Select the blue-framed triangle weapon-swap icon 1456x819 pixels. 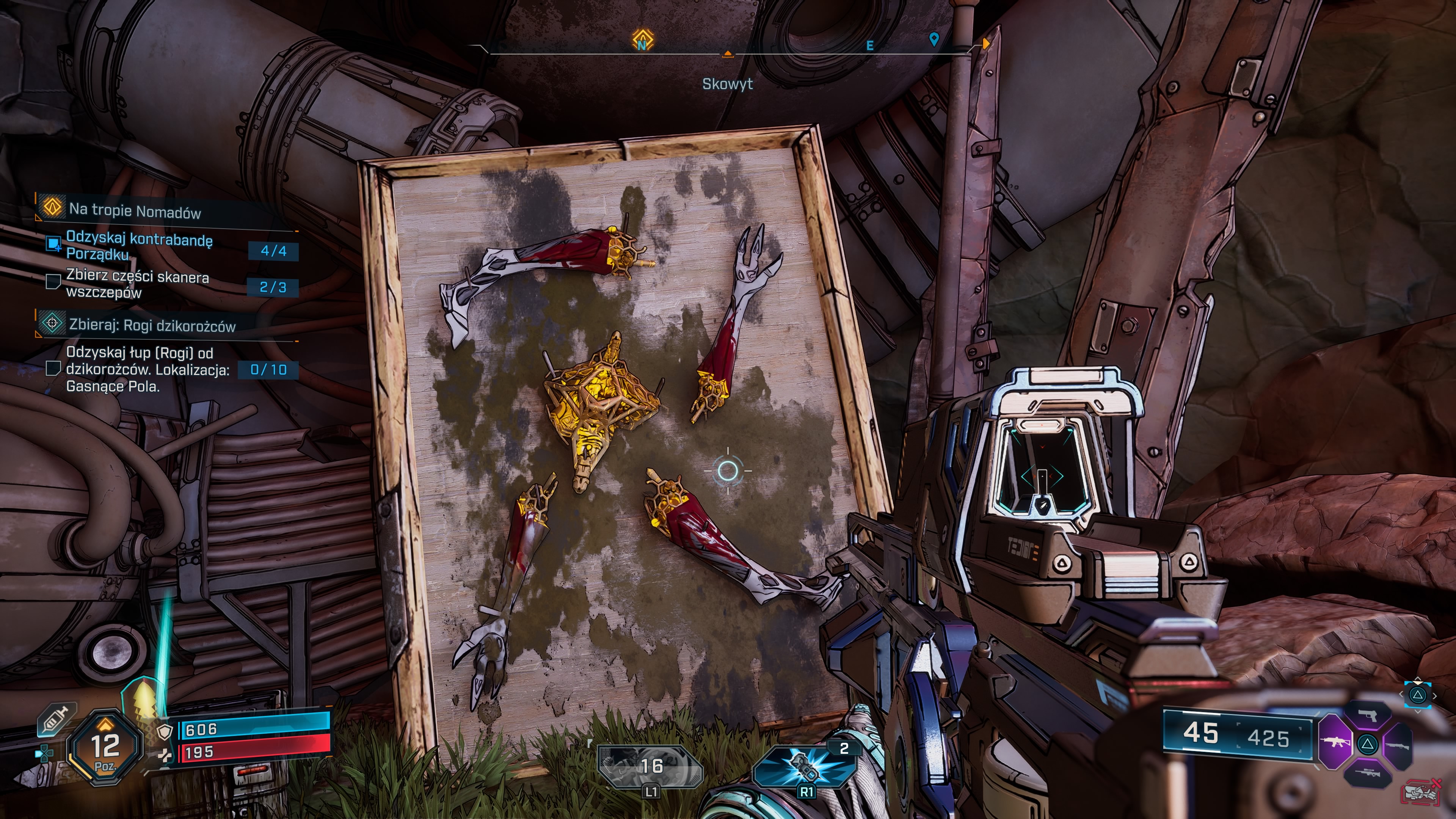click(1418, 695)
